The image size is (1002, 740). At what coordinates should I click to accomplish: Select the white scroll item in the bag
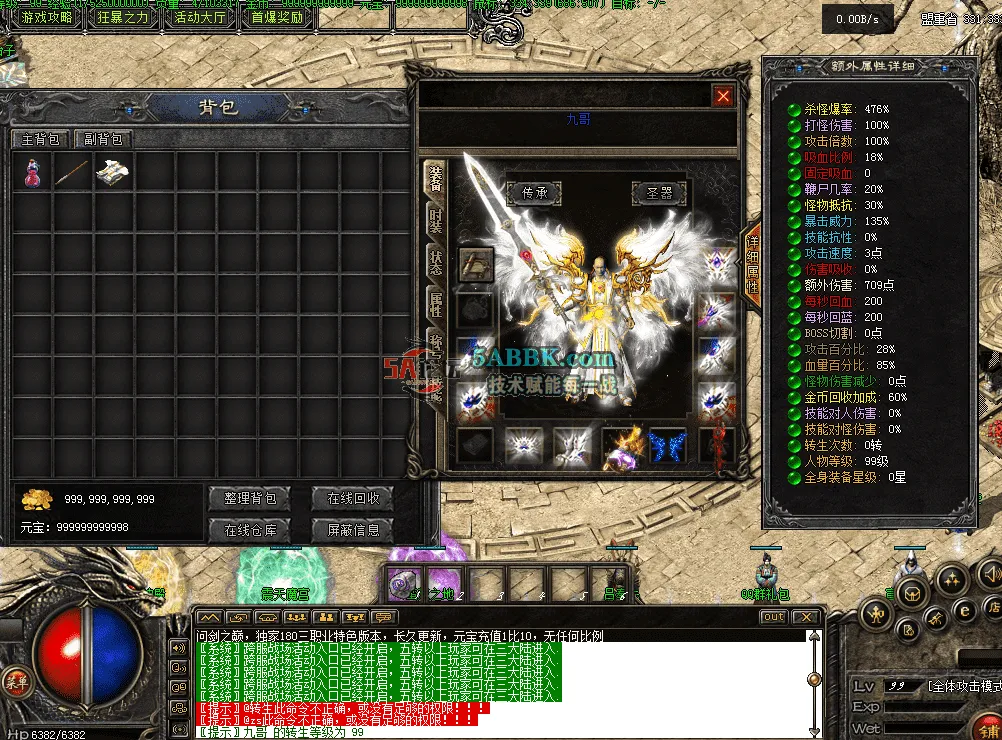[110, 172]
